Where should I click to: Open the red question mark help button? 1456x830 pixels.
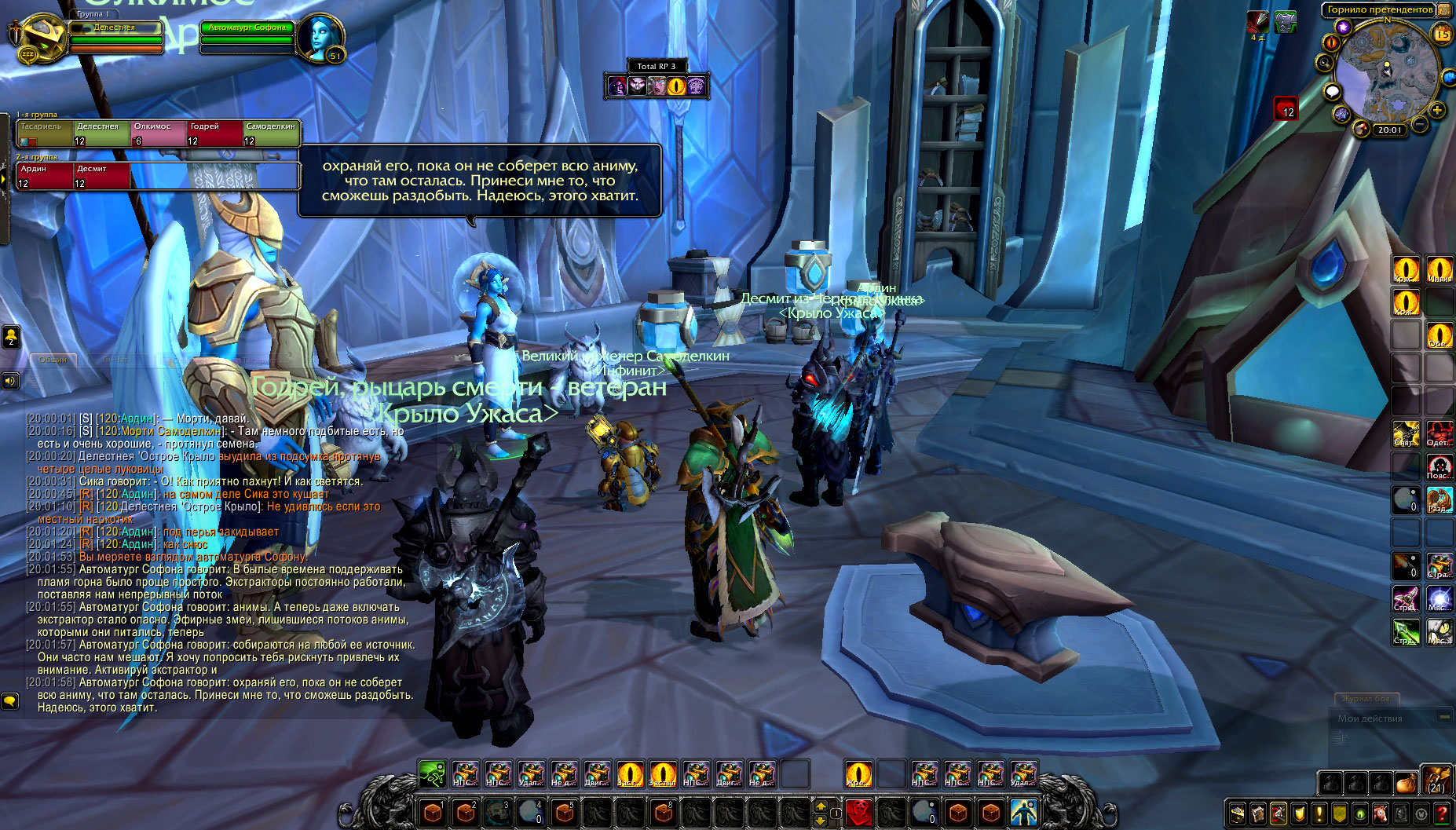coord(1442,814)
